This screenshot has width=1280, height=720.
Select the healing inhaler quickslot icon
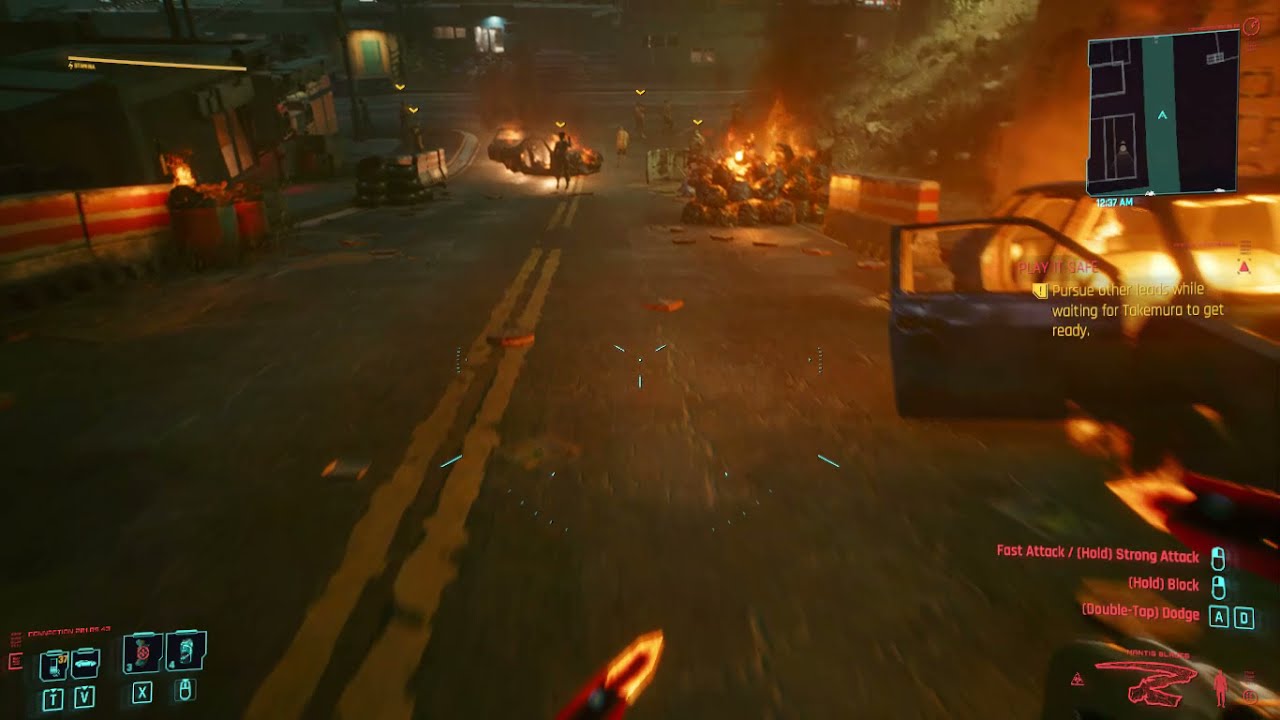(54, 663)
